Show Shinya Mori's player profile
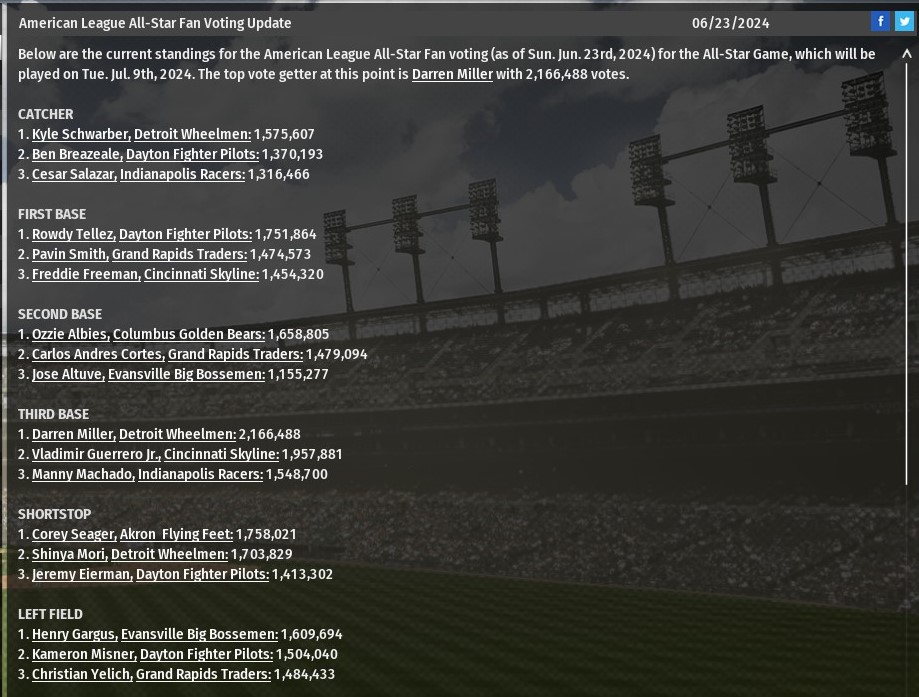Viewport: 919px width, 697px height. [69, 554]
